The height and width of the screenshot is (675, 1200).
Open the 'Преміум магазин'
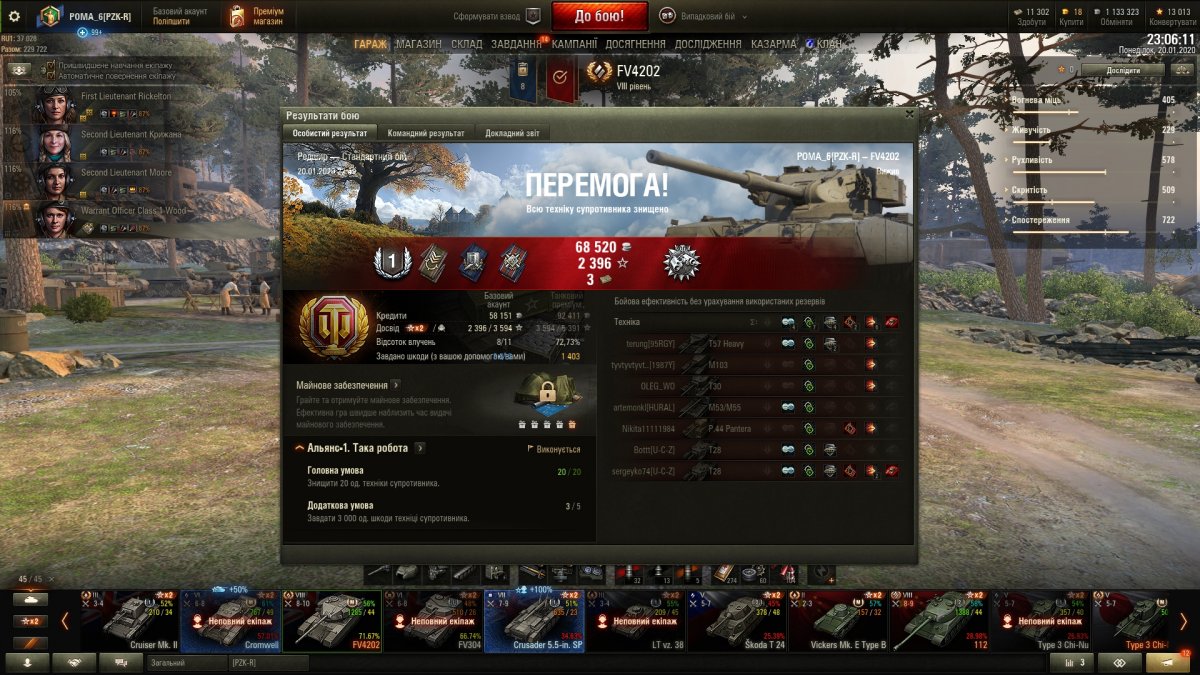(x=257, y=16)
